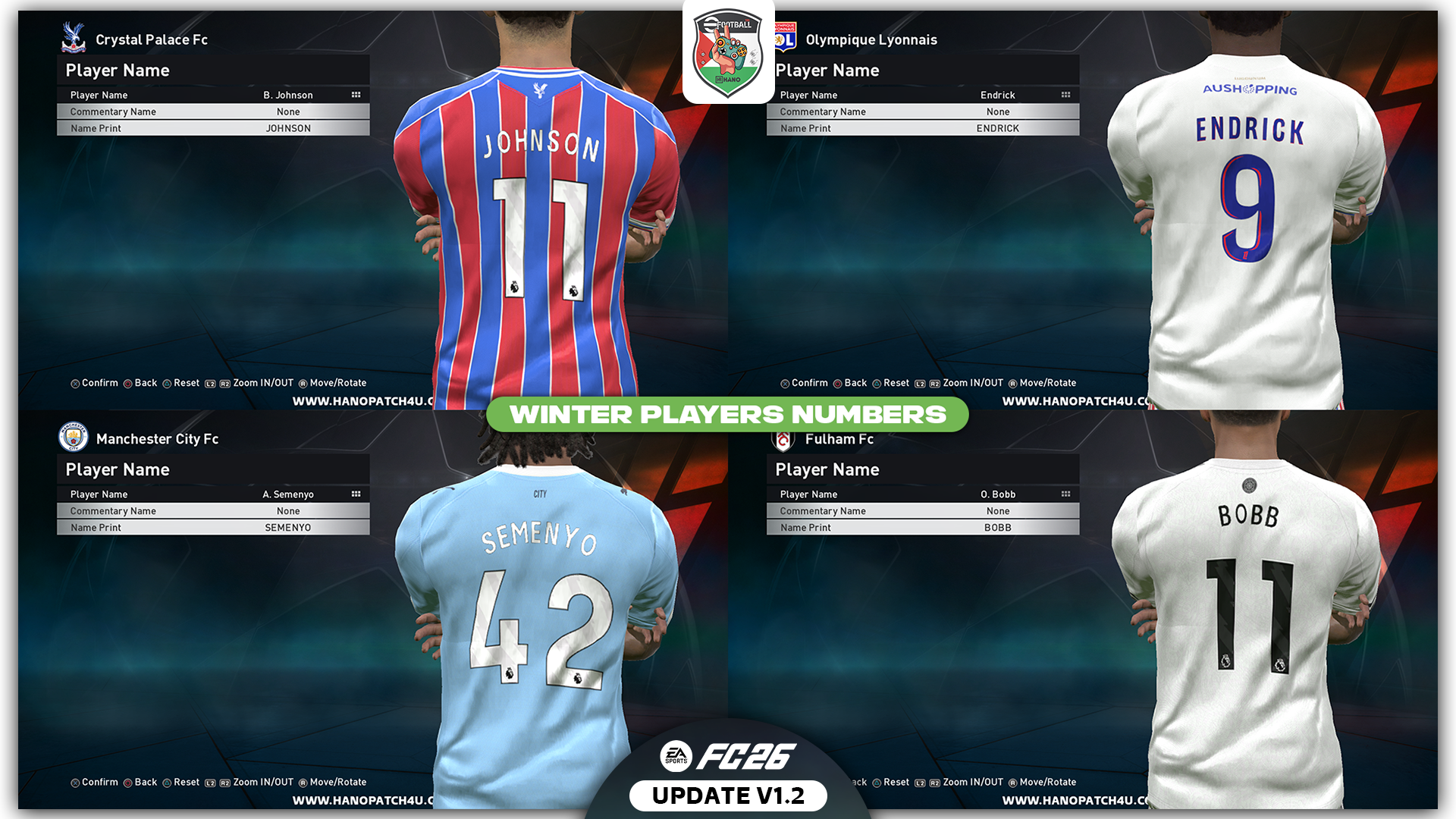Select the Player Name row showing Endrick
1456x819 pixels.
point(922,95)
